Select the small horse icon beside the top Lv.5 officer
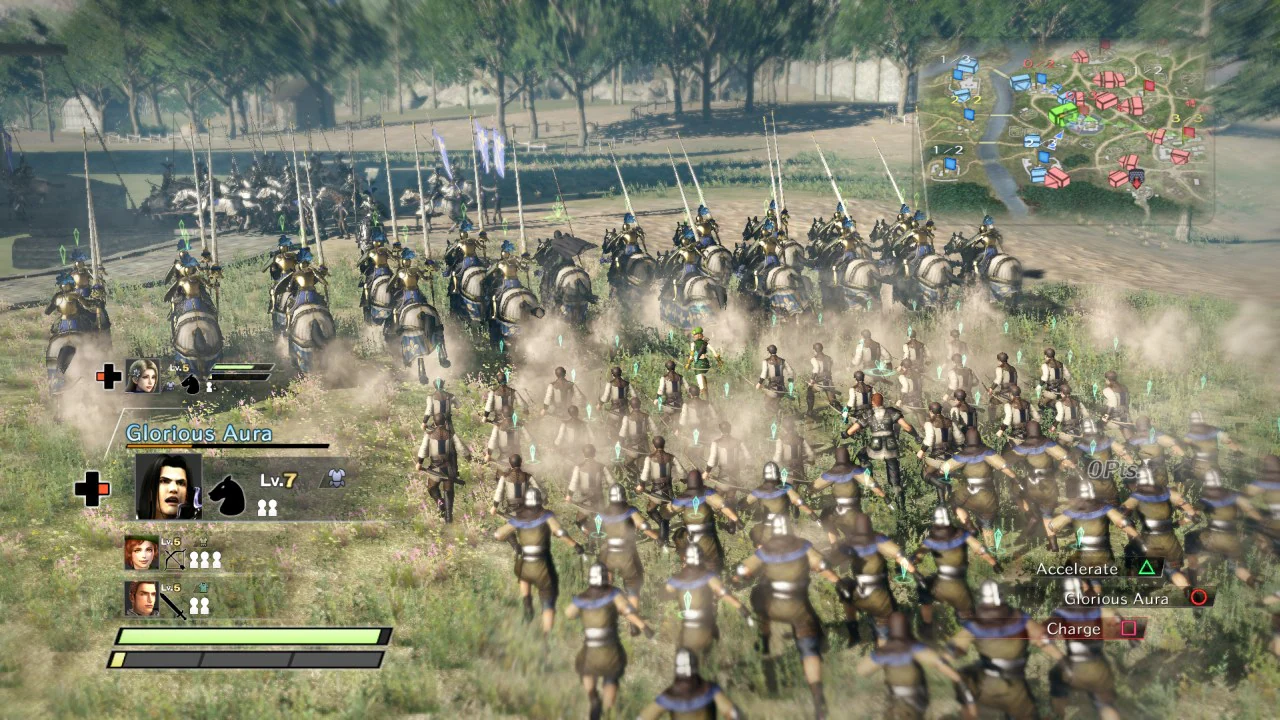Image resolution: width=1280 pixels, height=720 pixels. [191, 385]
